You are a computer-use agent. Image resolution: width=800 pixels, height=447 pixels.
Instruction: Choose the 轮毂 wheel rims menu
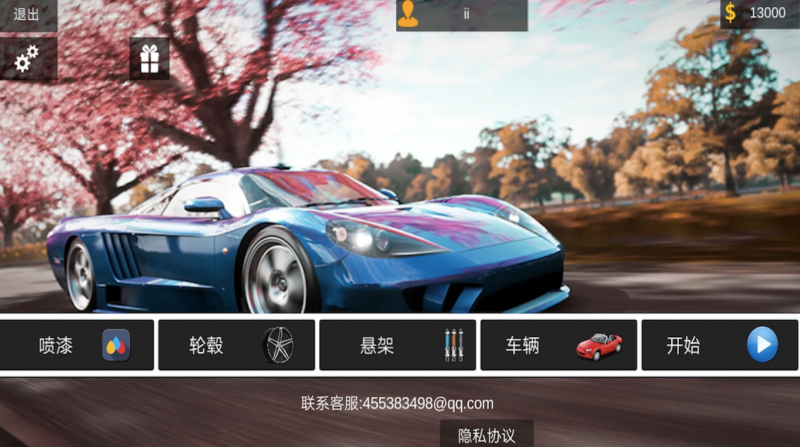click(237, 346)
